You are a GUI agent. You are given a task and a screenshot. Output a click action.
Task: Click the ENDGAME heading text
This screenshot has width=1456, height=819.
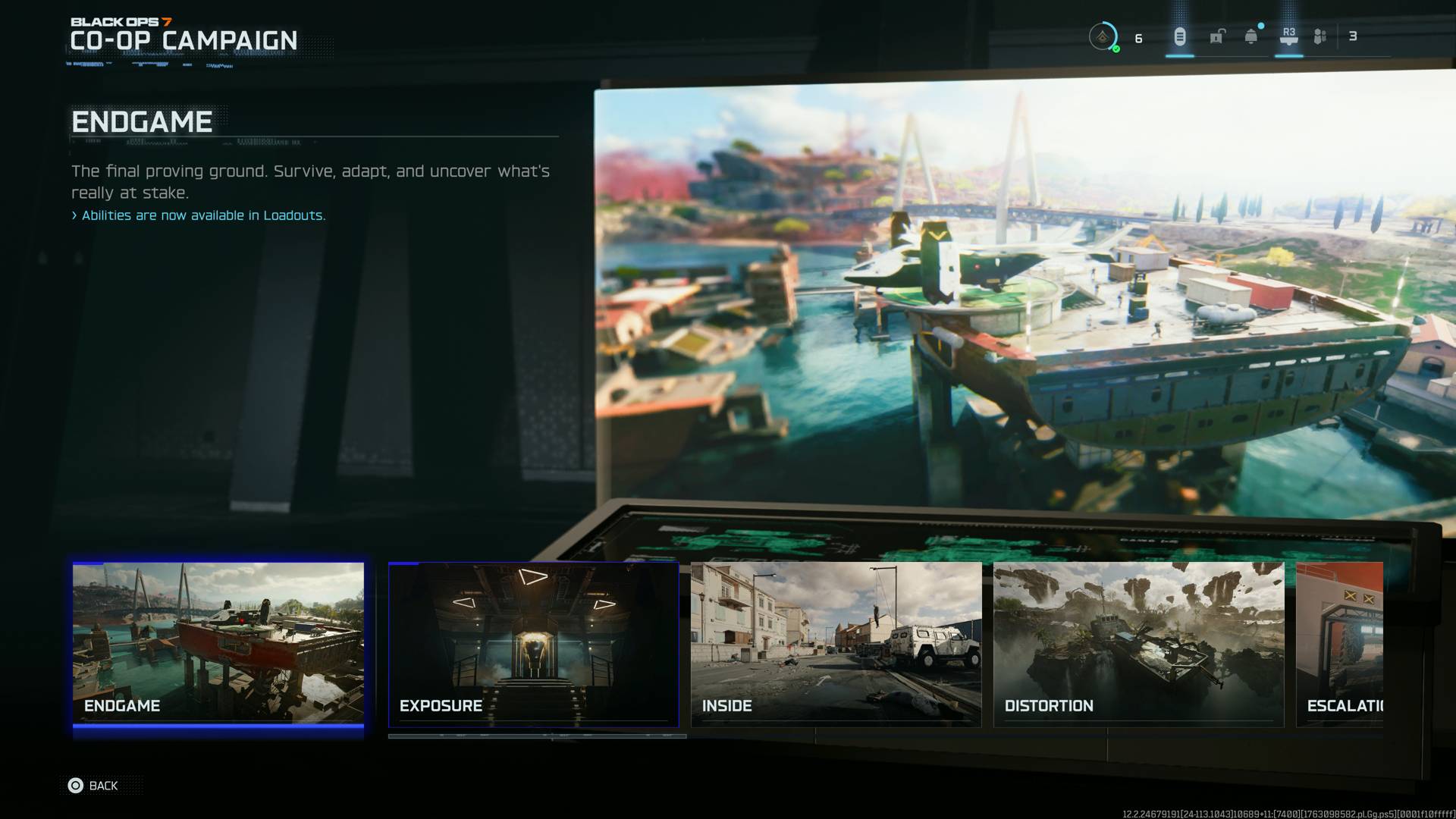[141, 121]
